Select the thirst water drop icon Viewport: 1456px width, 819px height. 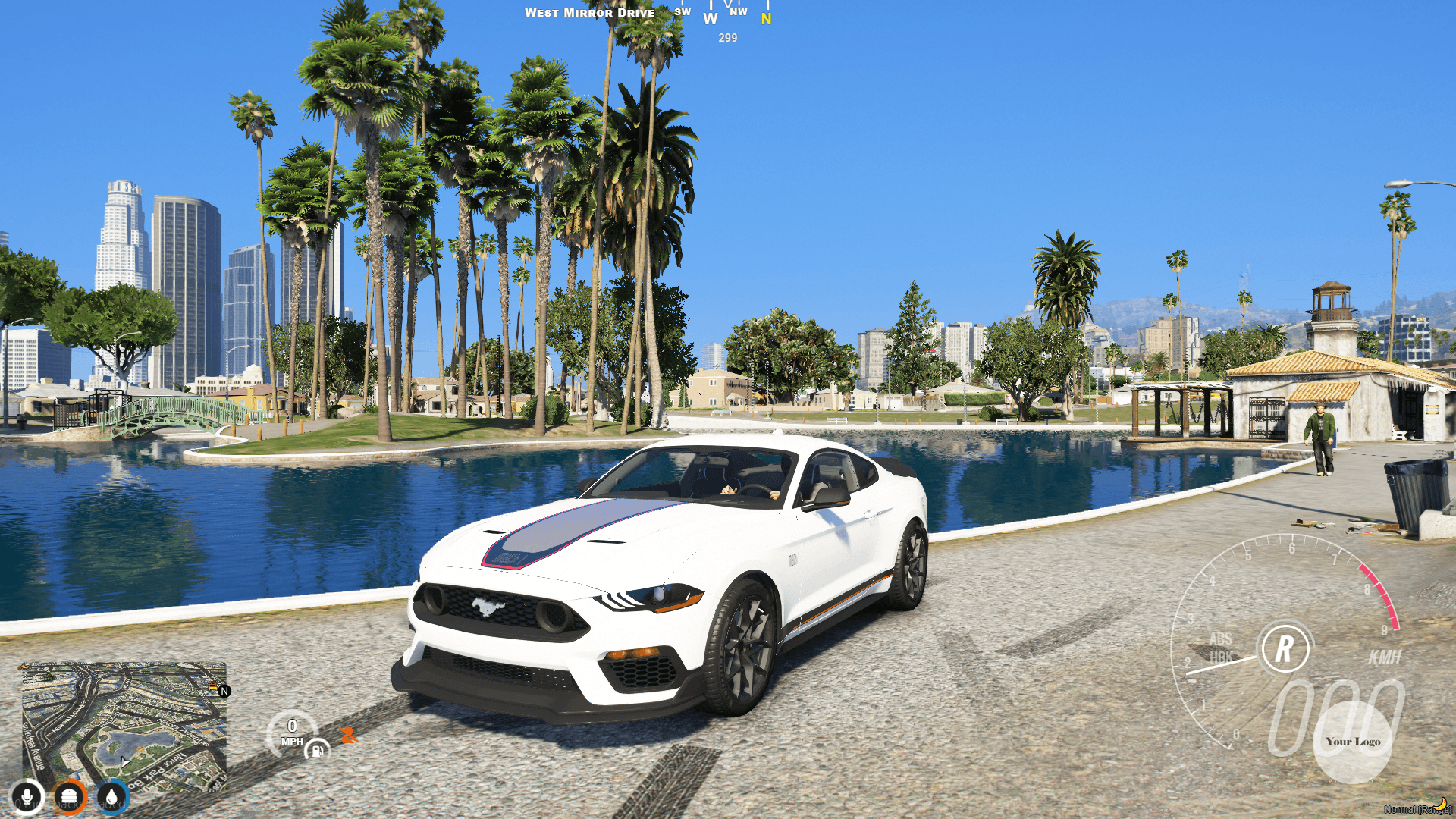110,796
